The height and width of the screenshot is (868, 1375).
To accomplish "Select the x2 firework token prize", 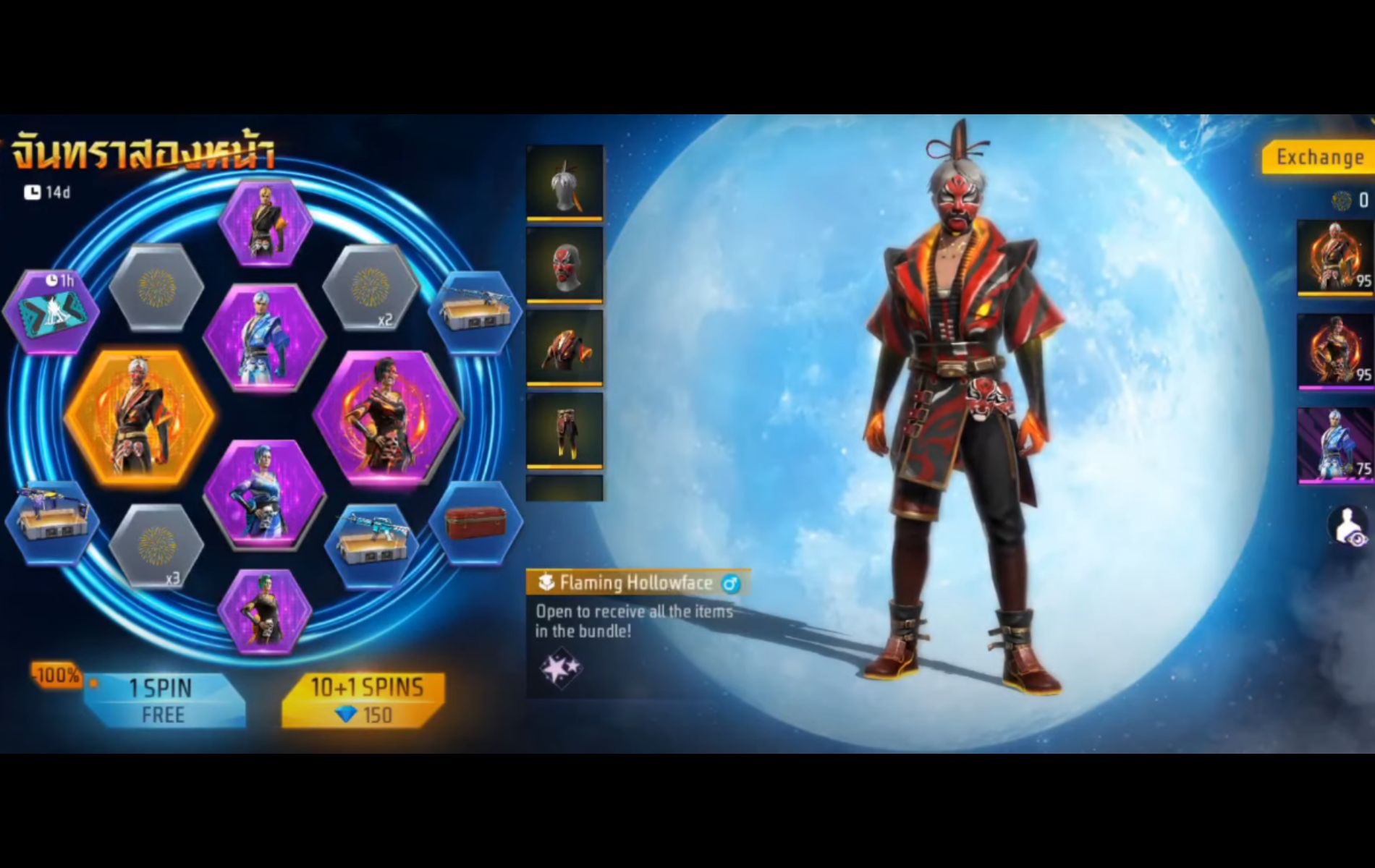I will (x=371, y=287).
